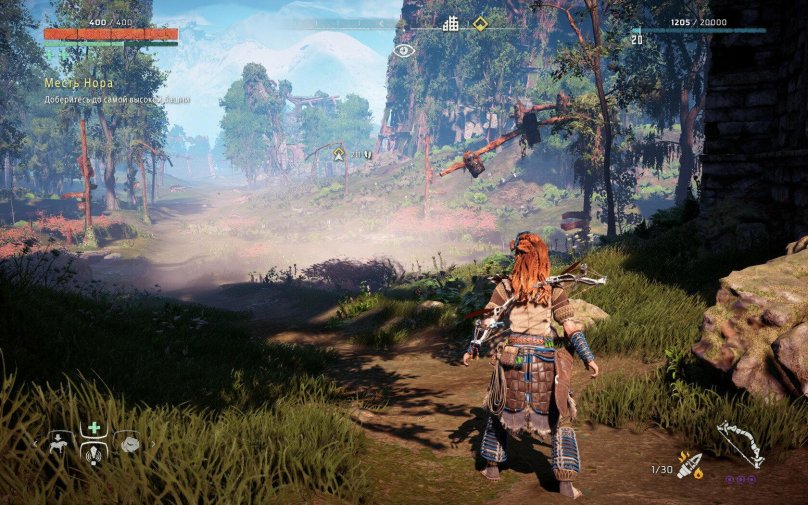Image resolution: width=808 pixels, height=505 pixels.
Task: Activate the lure call whistle icon
Action: (x=94, y=453)
